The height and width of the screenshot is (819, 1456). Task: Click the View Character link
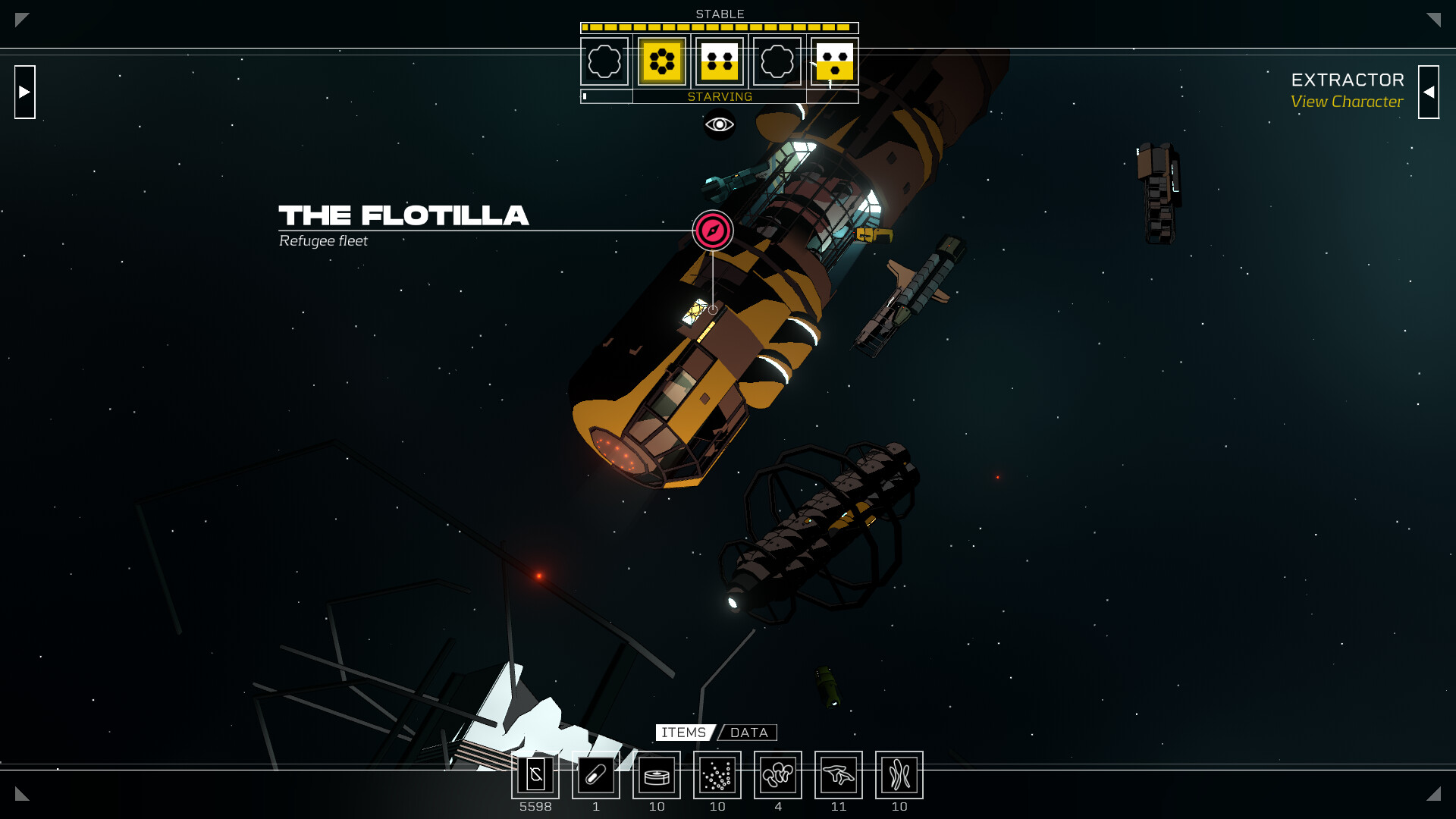(1348, 102)
